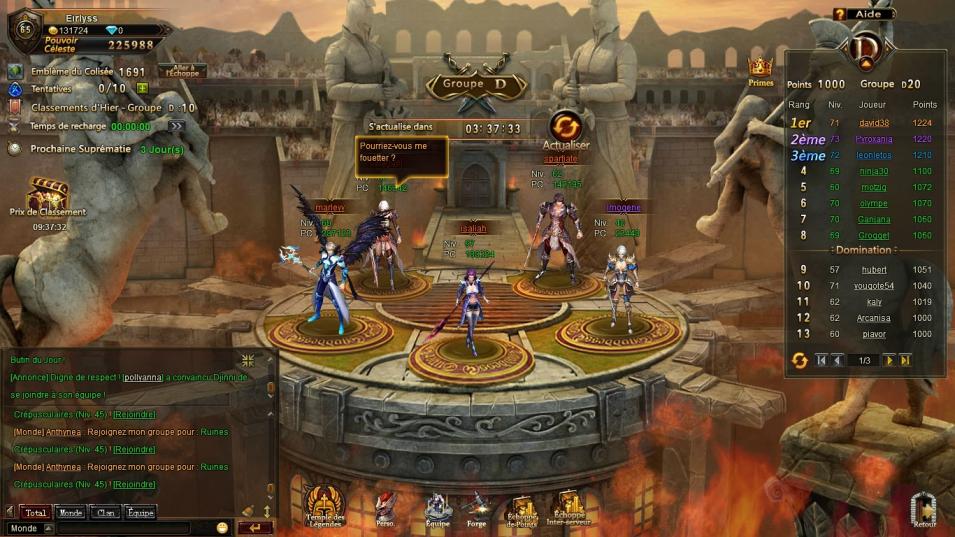Open the Forge
The height and width of the screenshot is (537, 955).
pyautogui.click(x=477, y=508)
